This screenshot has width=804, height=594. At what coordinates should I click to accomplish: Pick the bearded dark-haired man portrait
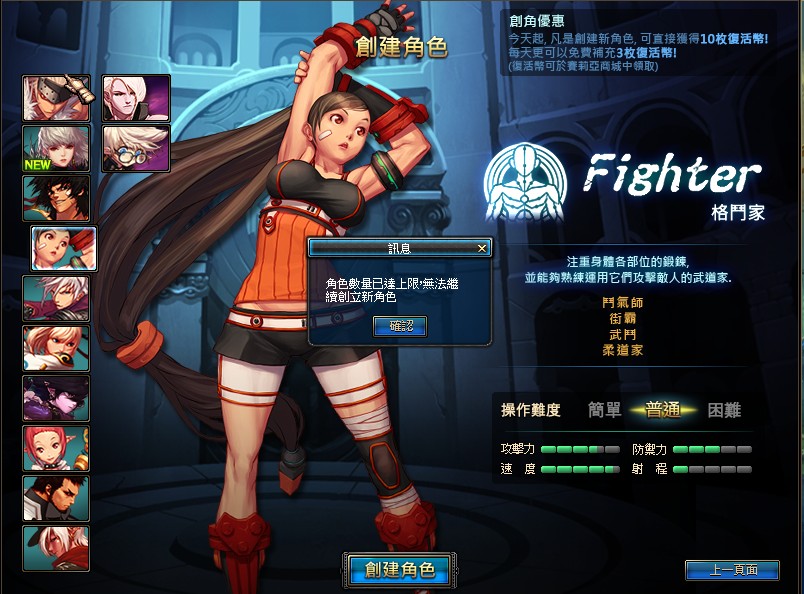(x=57, y=498)
